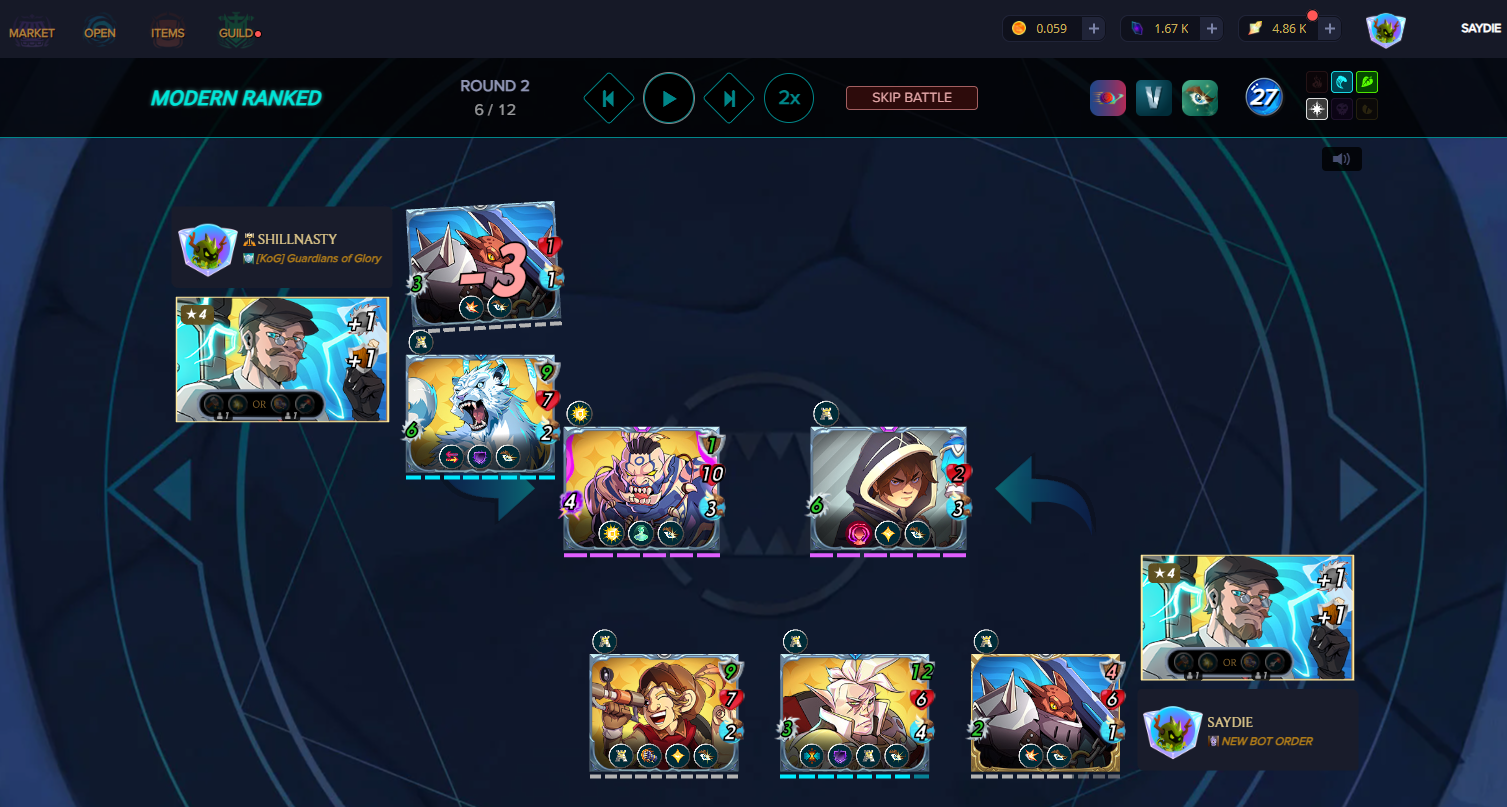Toggle 2x playback speed

click(x=789, y=98)
